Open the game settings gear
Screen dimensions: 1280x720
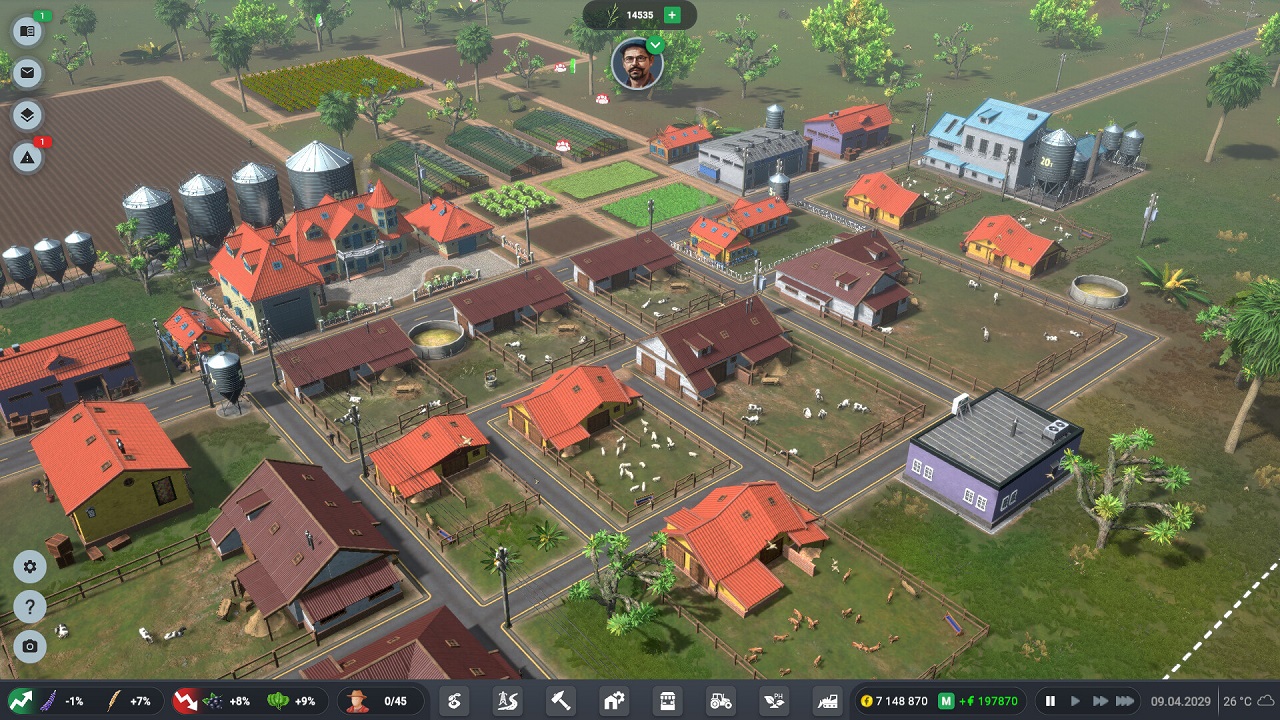click(30, 567)
